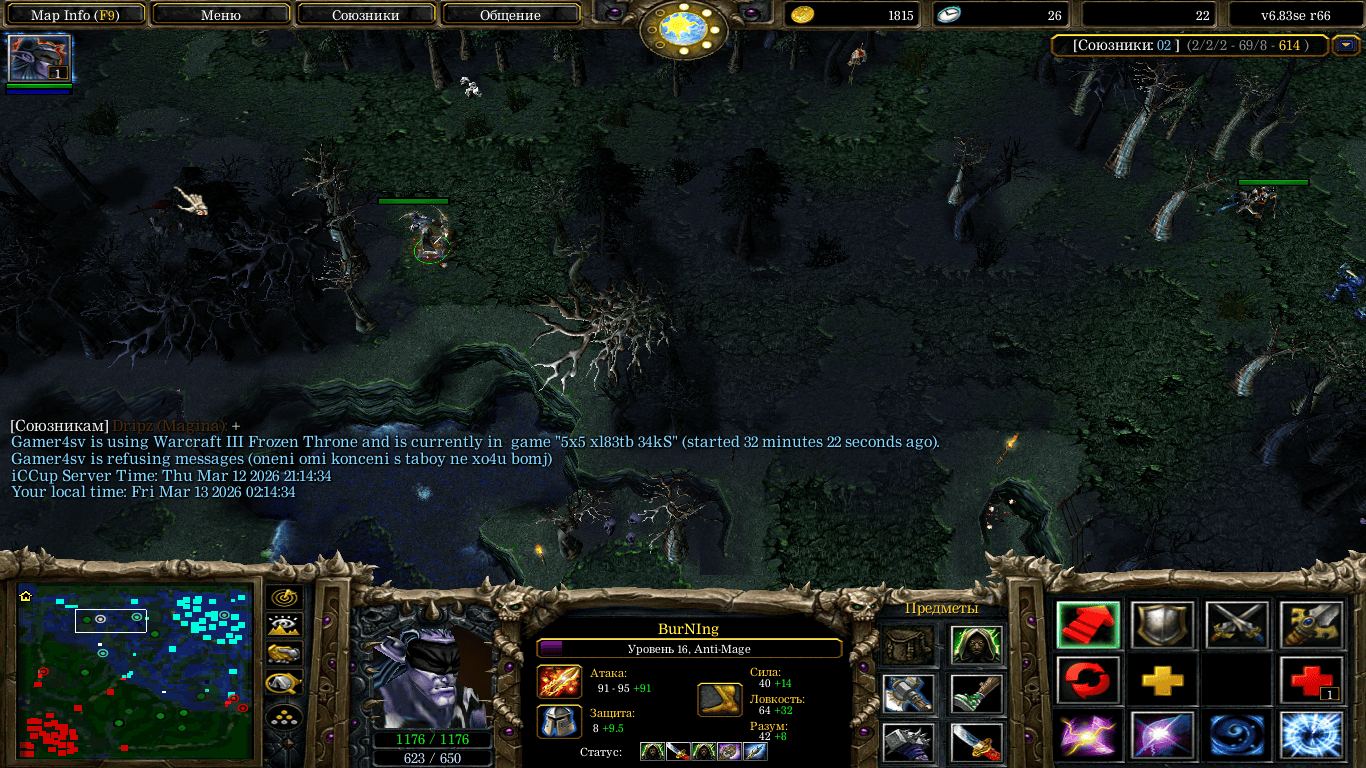1366x768 pixels.
Task: Activate the blue swirl ability
Action: [x=1236, y=735]
